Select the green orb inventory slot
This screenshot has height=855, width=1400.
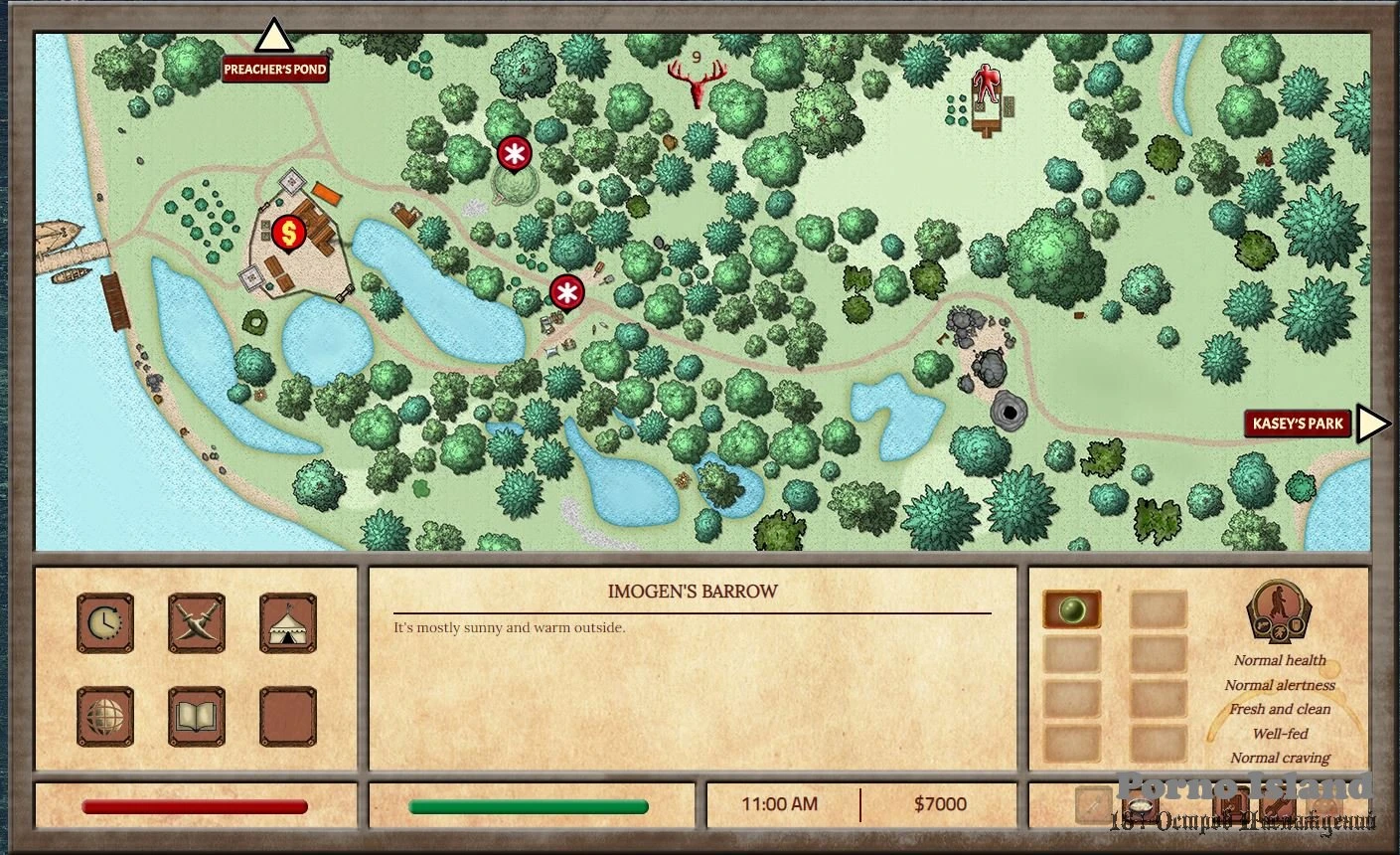1071,609
